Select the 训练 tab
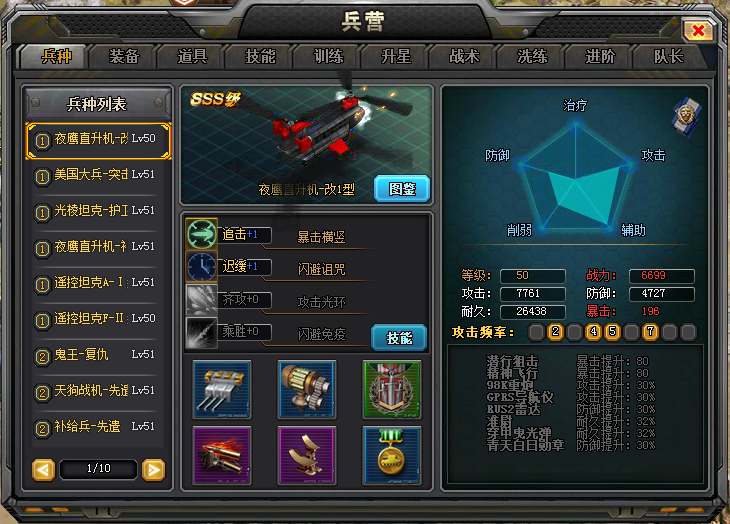730x524 pixels. coord(328,56)
